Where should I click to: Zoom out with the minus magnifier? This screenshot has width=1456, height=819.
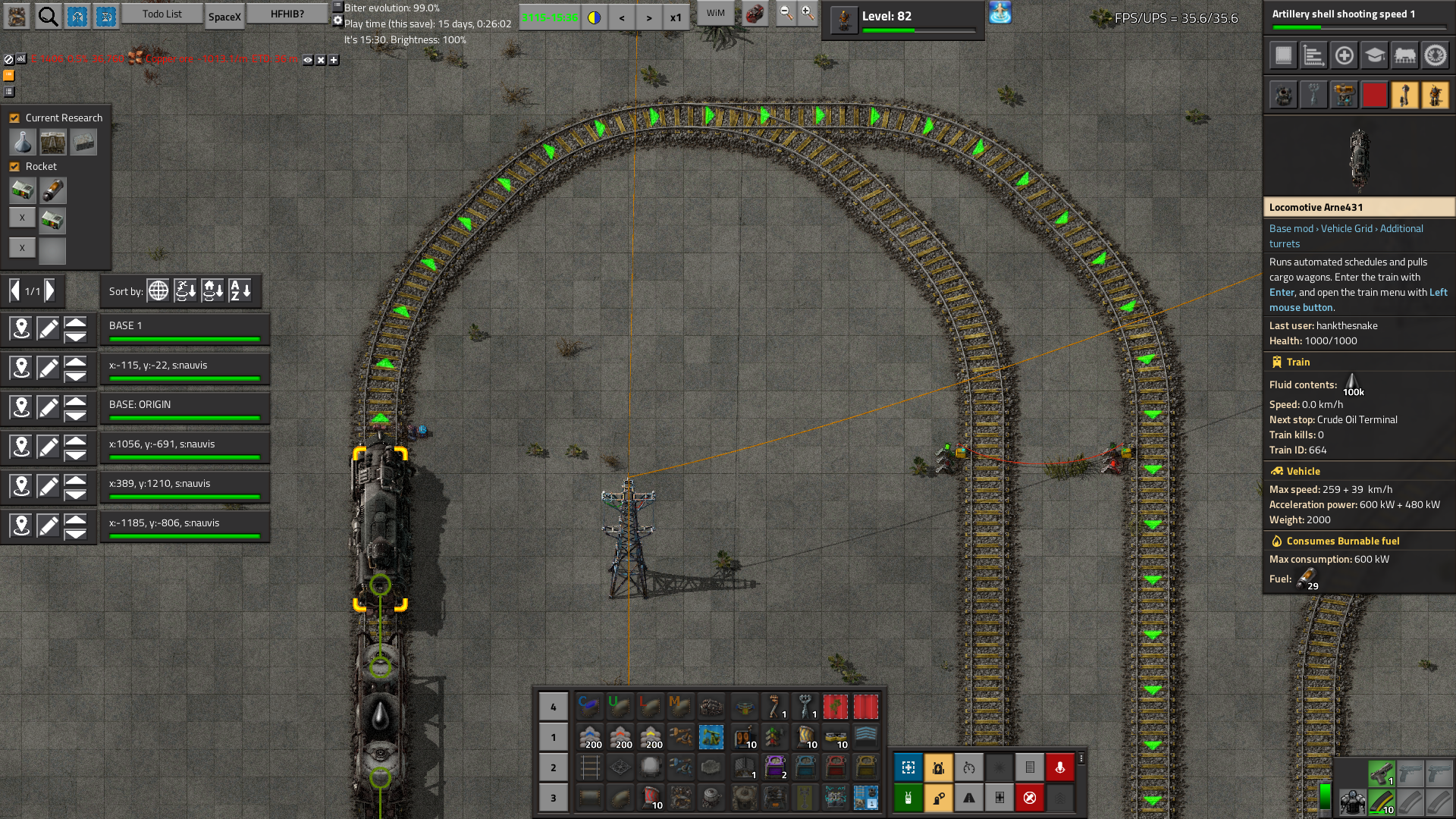coord(786,14)
